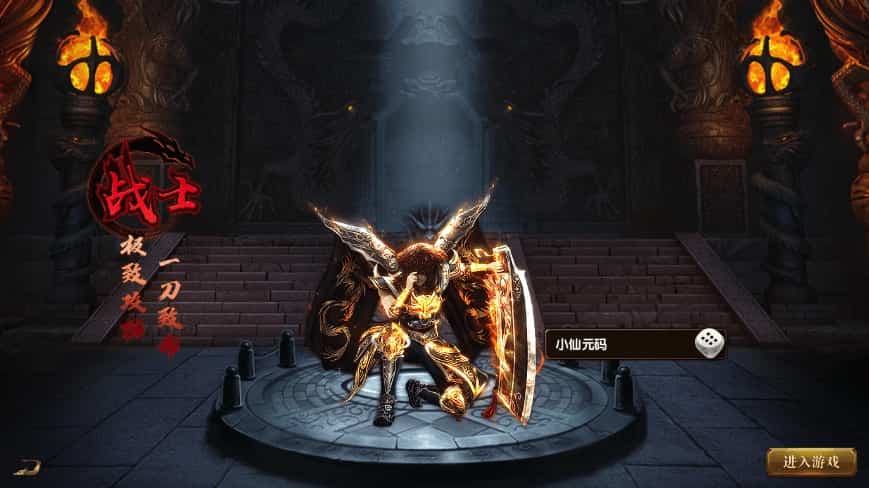Select the character name input field
Screen dimensions: 869x488
(620, 345)
